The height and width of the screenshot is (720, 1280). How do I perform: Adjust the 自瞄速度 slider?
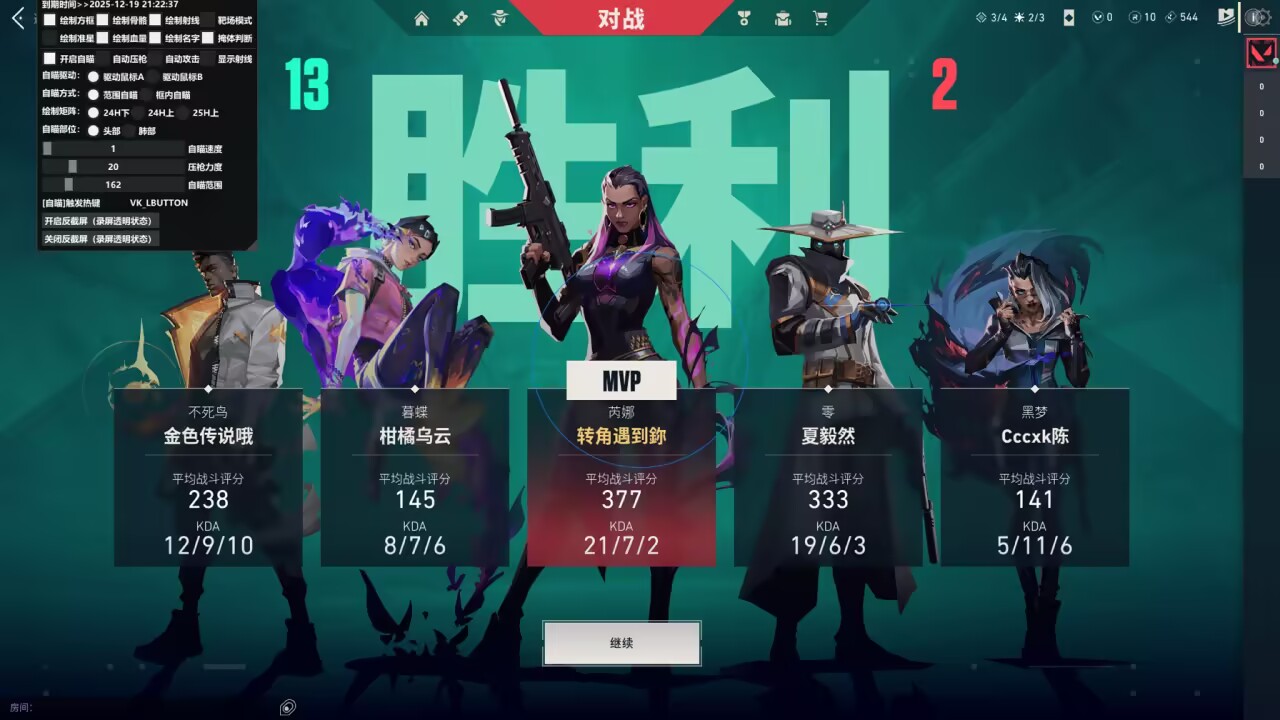tap(48, 148)
